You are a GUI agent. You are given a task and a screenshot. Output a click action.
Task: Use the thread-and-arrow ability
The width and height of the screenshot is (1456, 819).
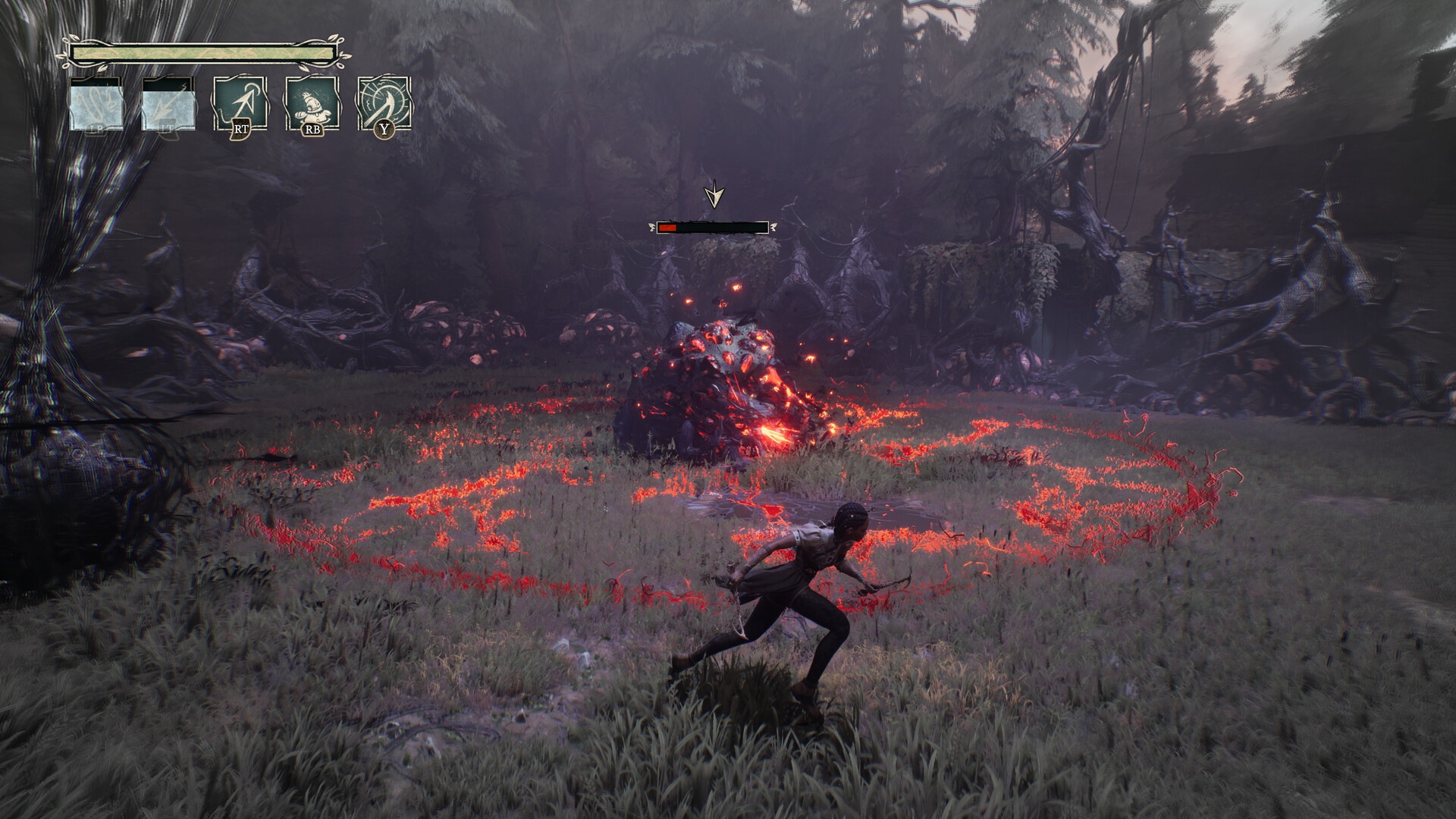240,104
